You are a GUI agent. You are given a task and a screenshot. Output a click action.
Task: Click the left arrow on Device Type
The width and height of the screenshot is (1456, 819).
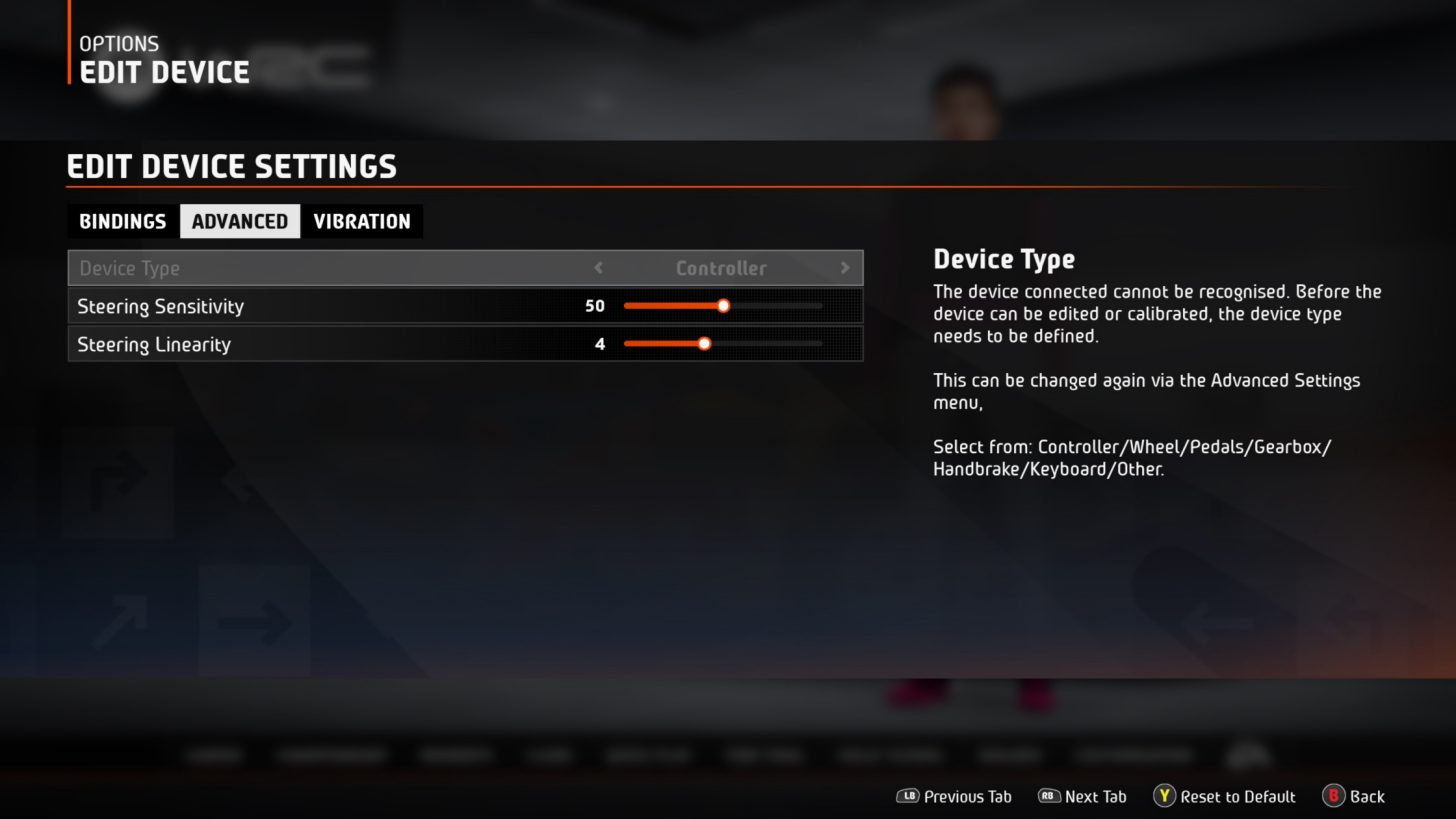click(598, 268)
